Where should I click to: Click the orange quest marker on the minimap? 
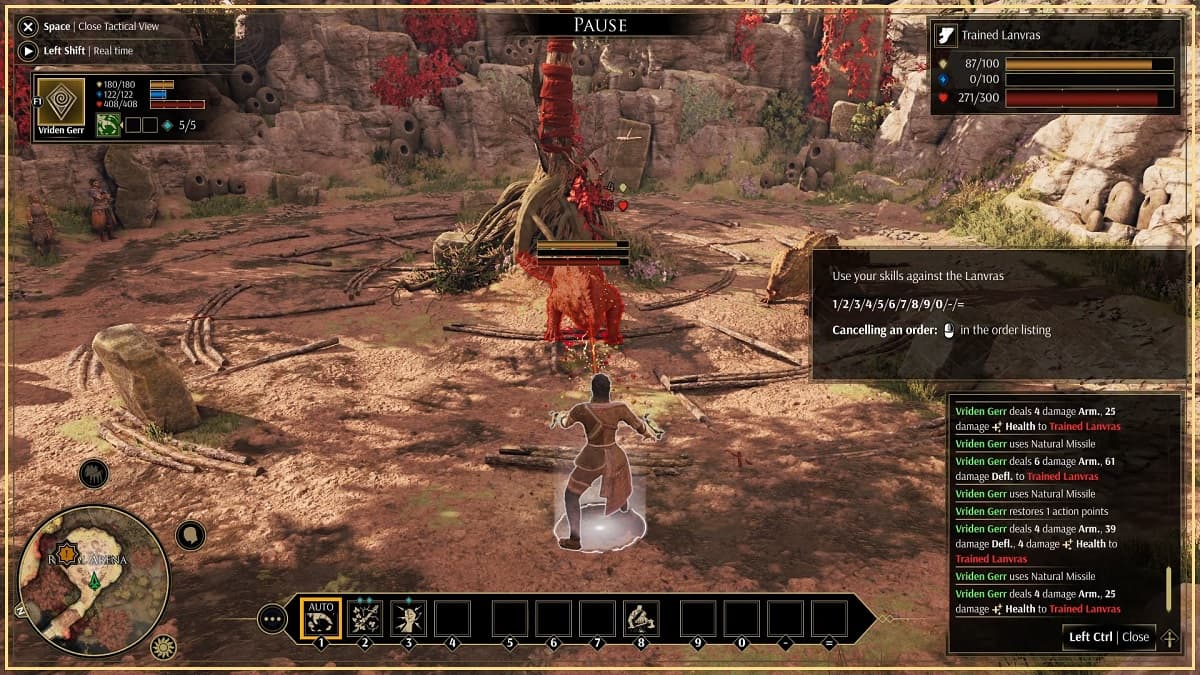(67, 552)
